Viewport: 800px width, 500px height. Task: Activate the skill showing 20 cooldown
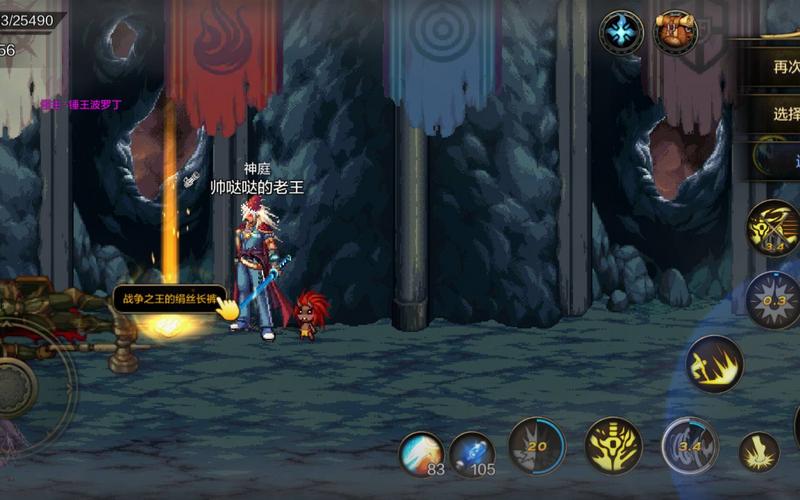(536, 445)
